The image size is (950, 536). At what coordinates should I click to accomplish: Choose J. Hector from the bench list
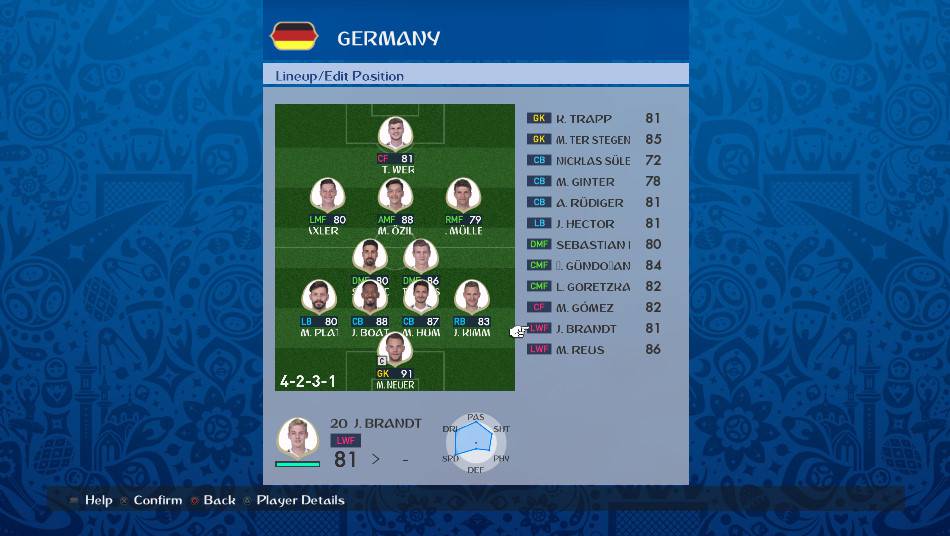593,223
